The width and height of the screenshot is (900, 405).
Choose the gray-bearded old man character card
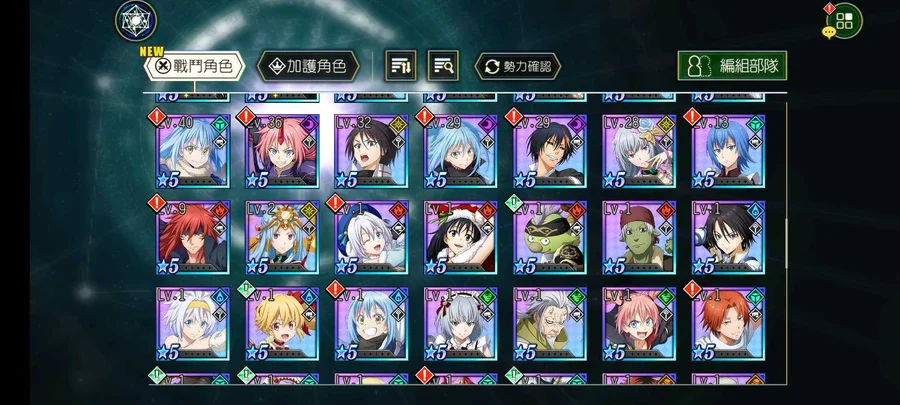coord(549,325)
